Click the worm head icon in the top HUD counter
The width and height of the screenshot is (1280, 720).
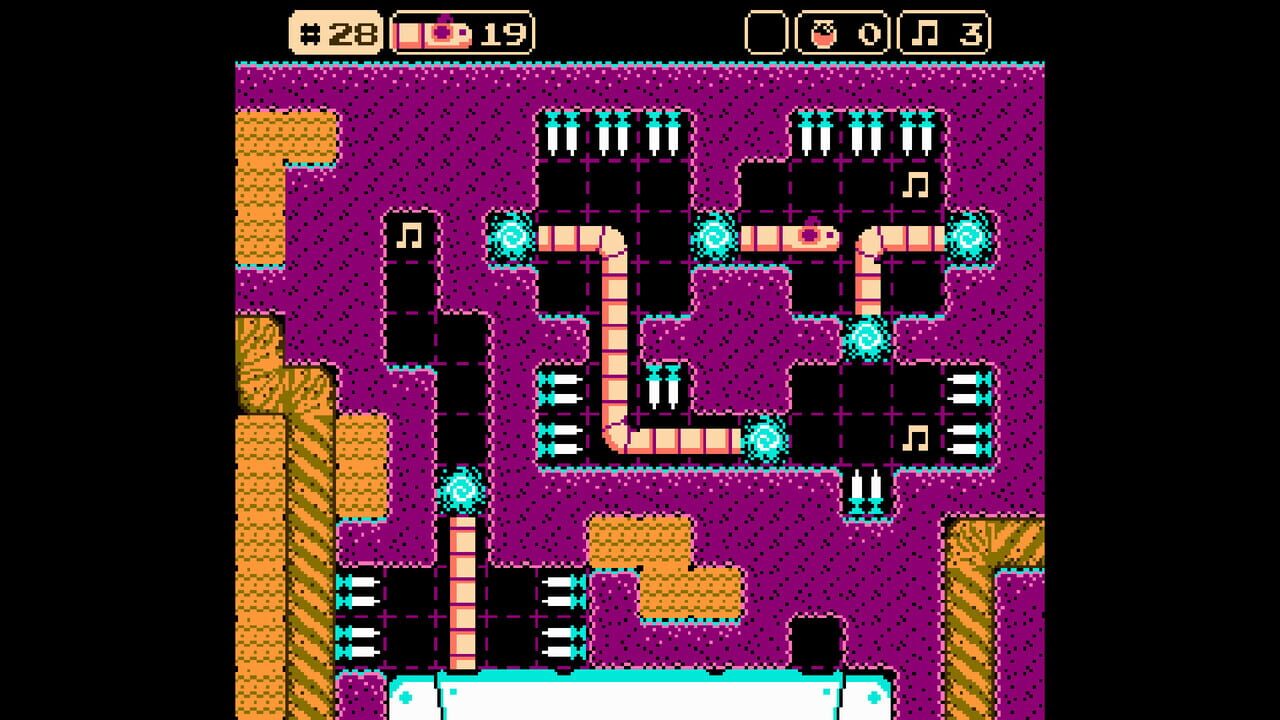click(445, 33)
